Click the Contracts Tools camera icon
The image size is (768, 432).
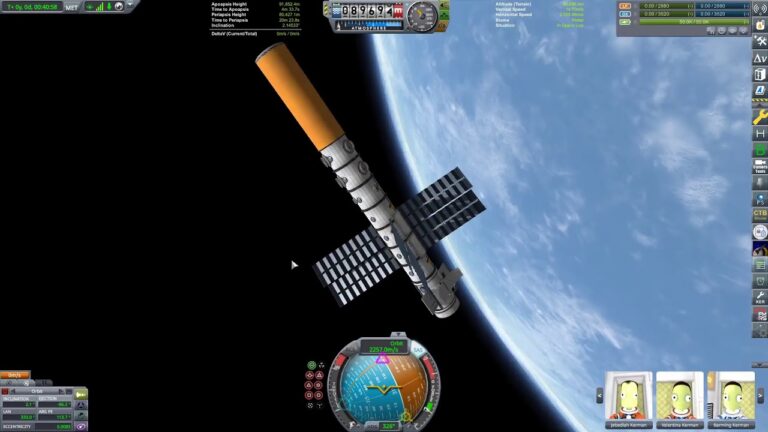coord(760,166)
